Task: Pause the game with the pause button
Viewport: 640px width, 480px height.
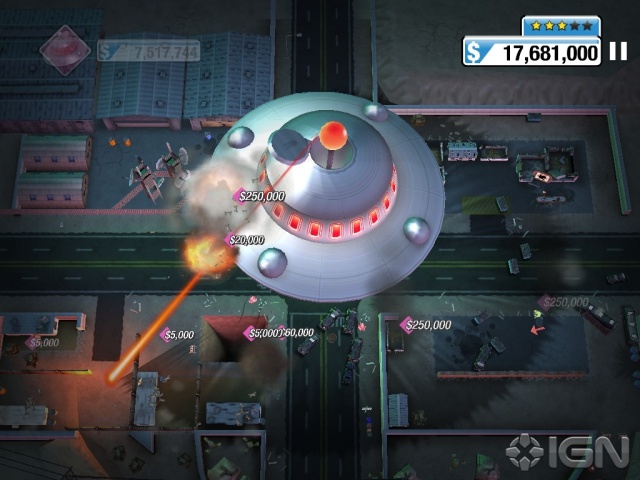Action: pyautogui.click(x=618, y=52)
